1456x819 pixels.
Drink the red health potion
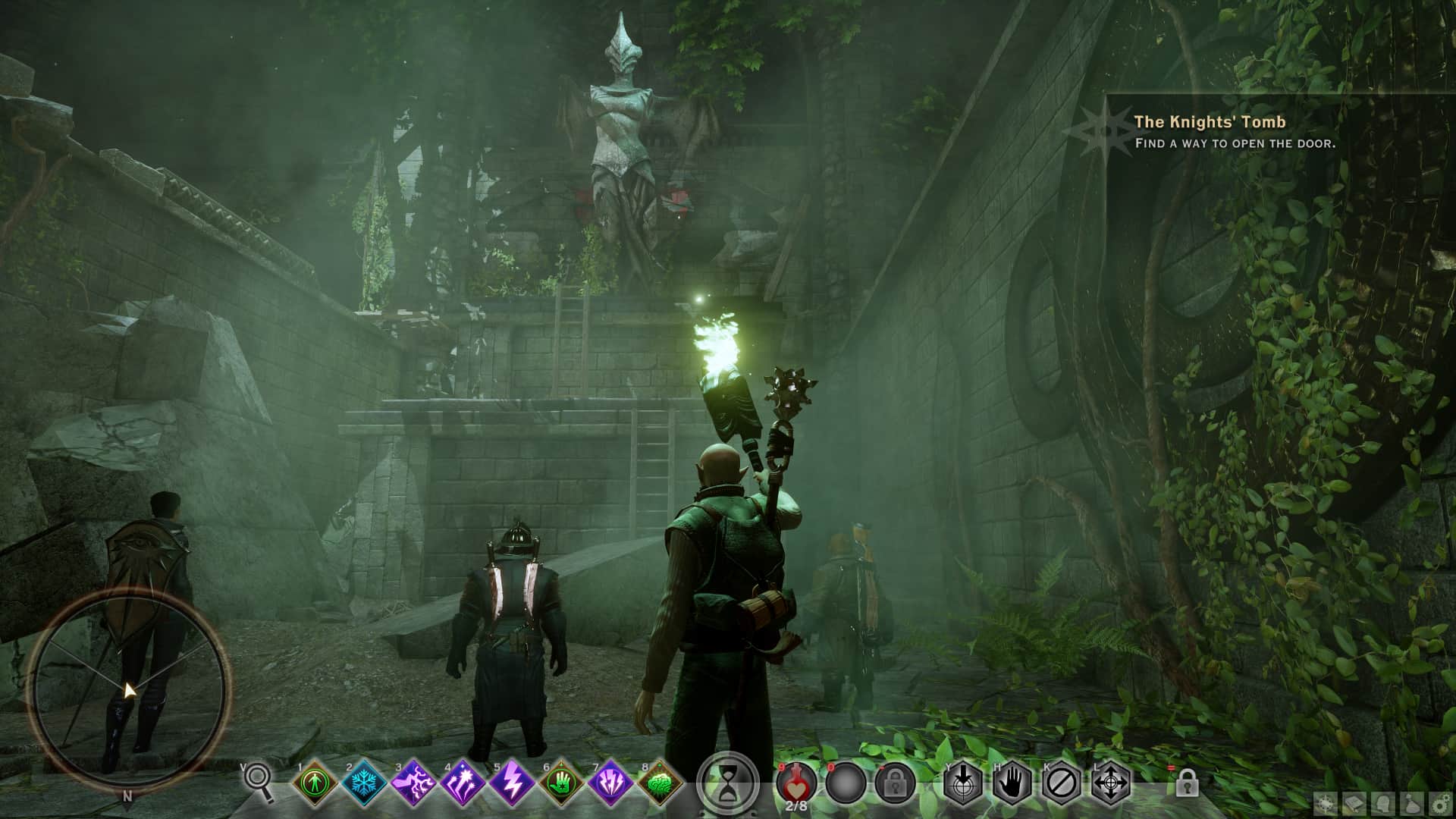pyautogui.click(x=795, y=781)
